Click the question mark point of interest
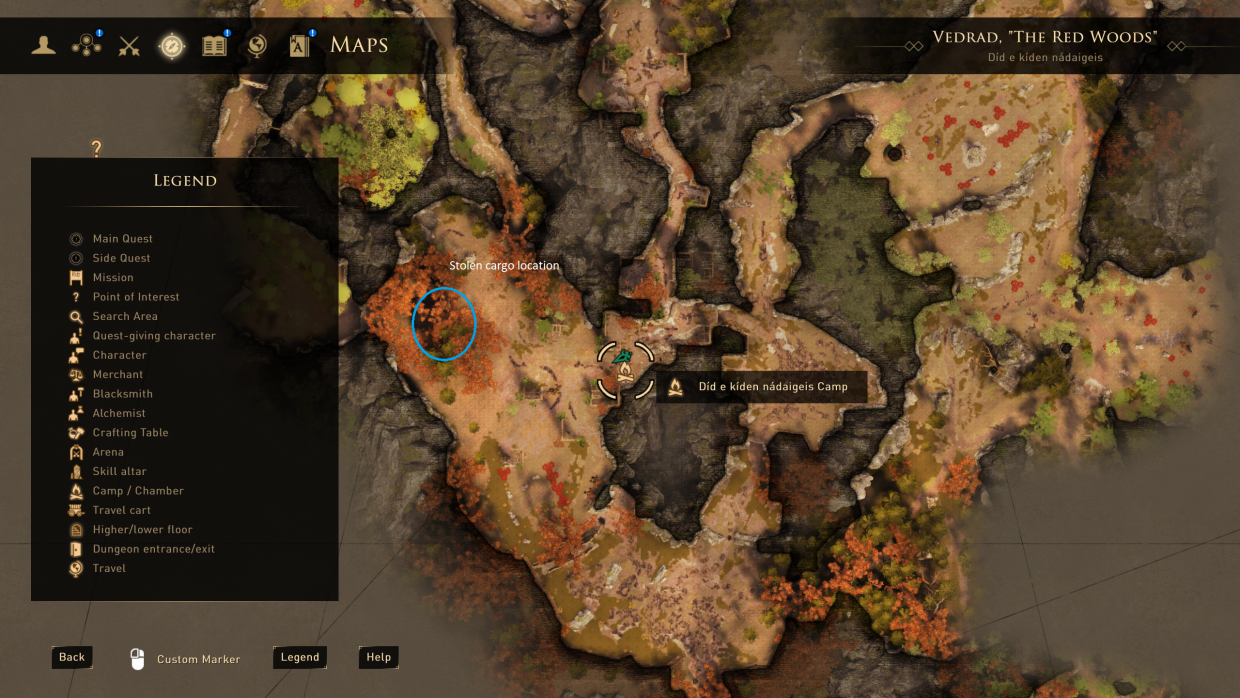Screen dimensions: 1240x698 point(97,149)
